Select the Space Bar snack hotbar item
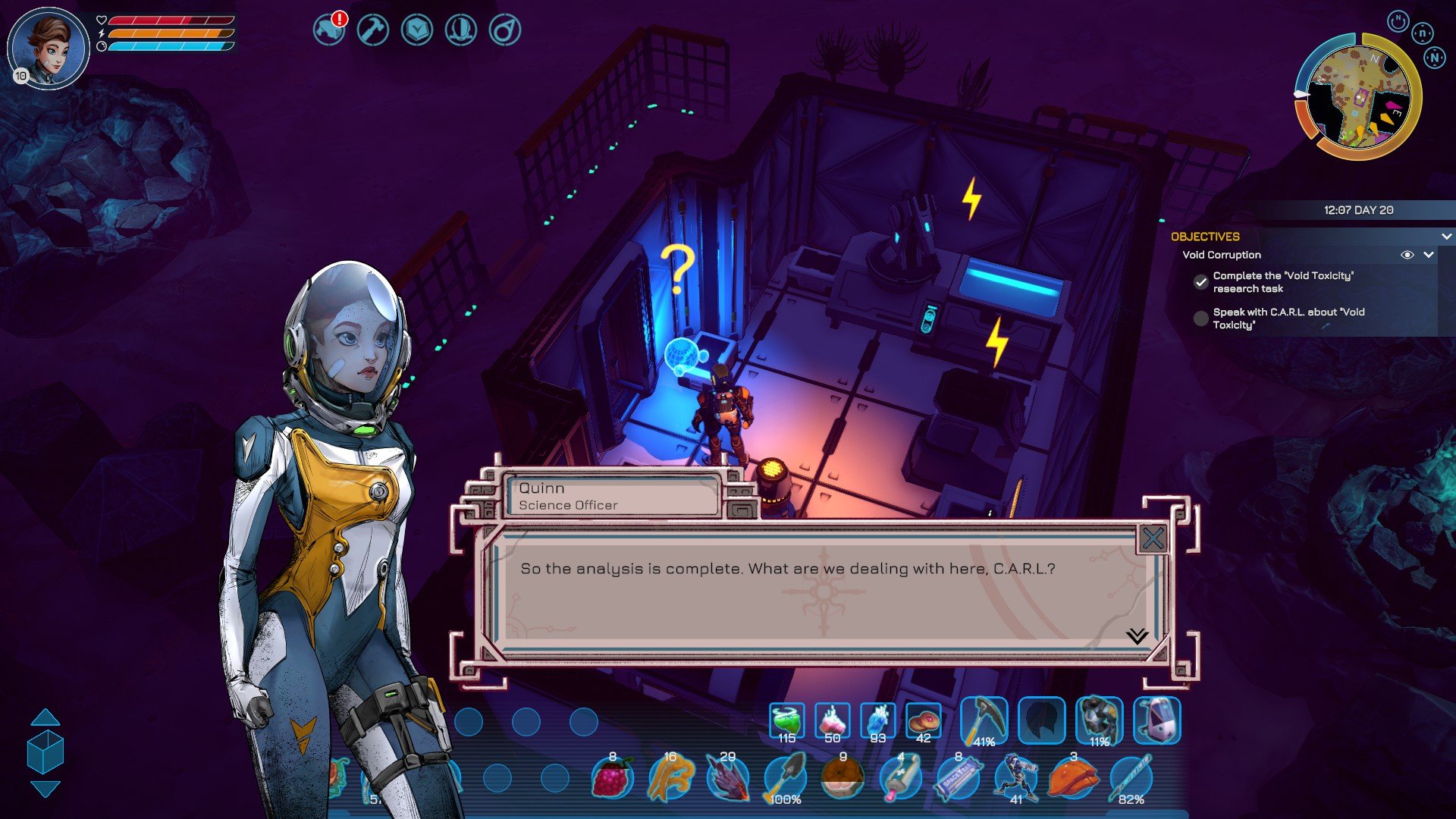This screenshot has width=1456, height=819. (x=958, y=778)
